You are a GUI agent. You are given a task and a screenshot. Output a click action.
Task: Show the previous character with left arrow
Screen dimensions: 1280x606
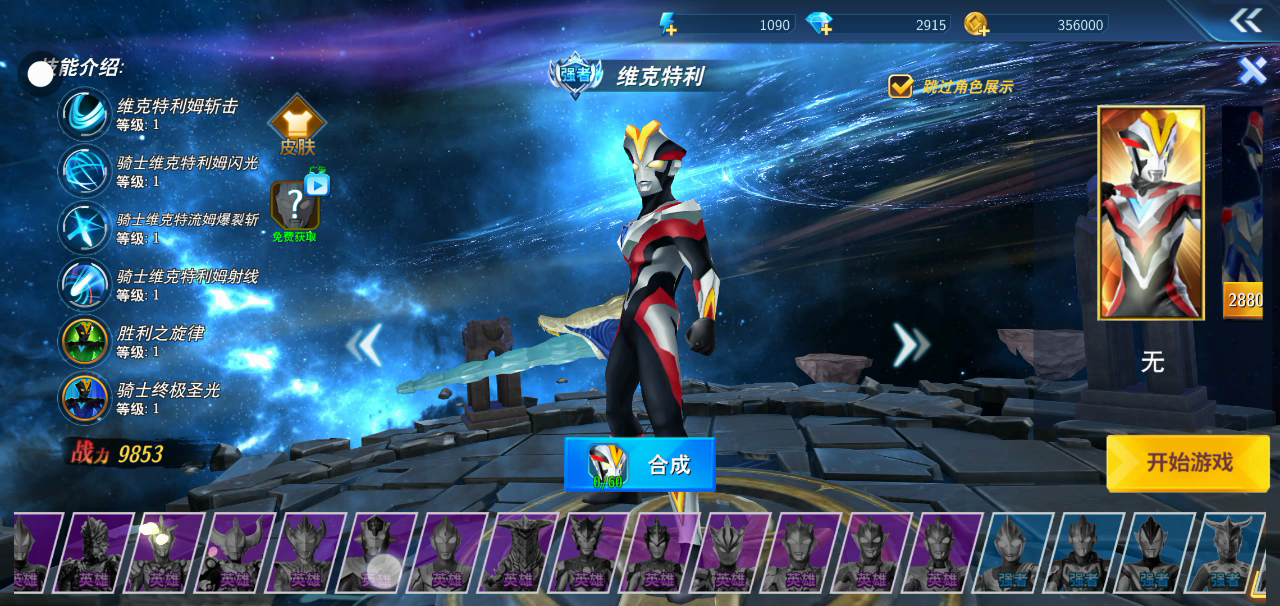[365, 345]
